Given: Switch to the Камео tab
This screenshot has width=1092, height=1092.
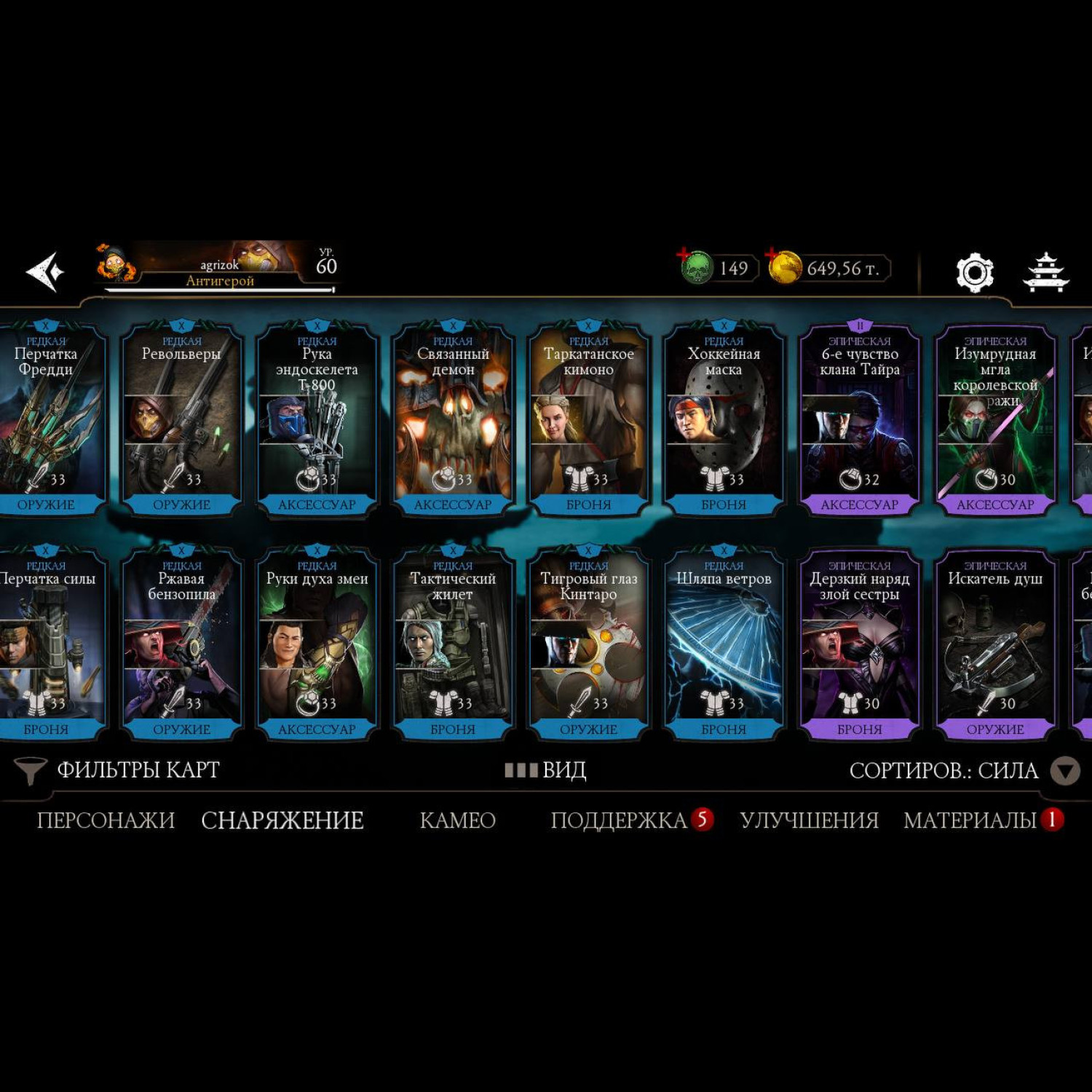Looking at the screenshot, I should pos(457,820).
